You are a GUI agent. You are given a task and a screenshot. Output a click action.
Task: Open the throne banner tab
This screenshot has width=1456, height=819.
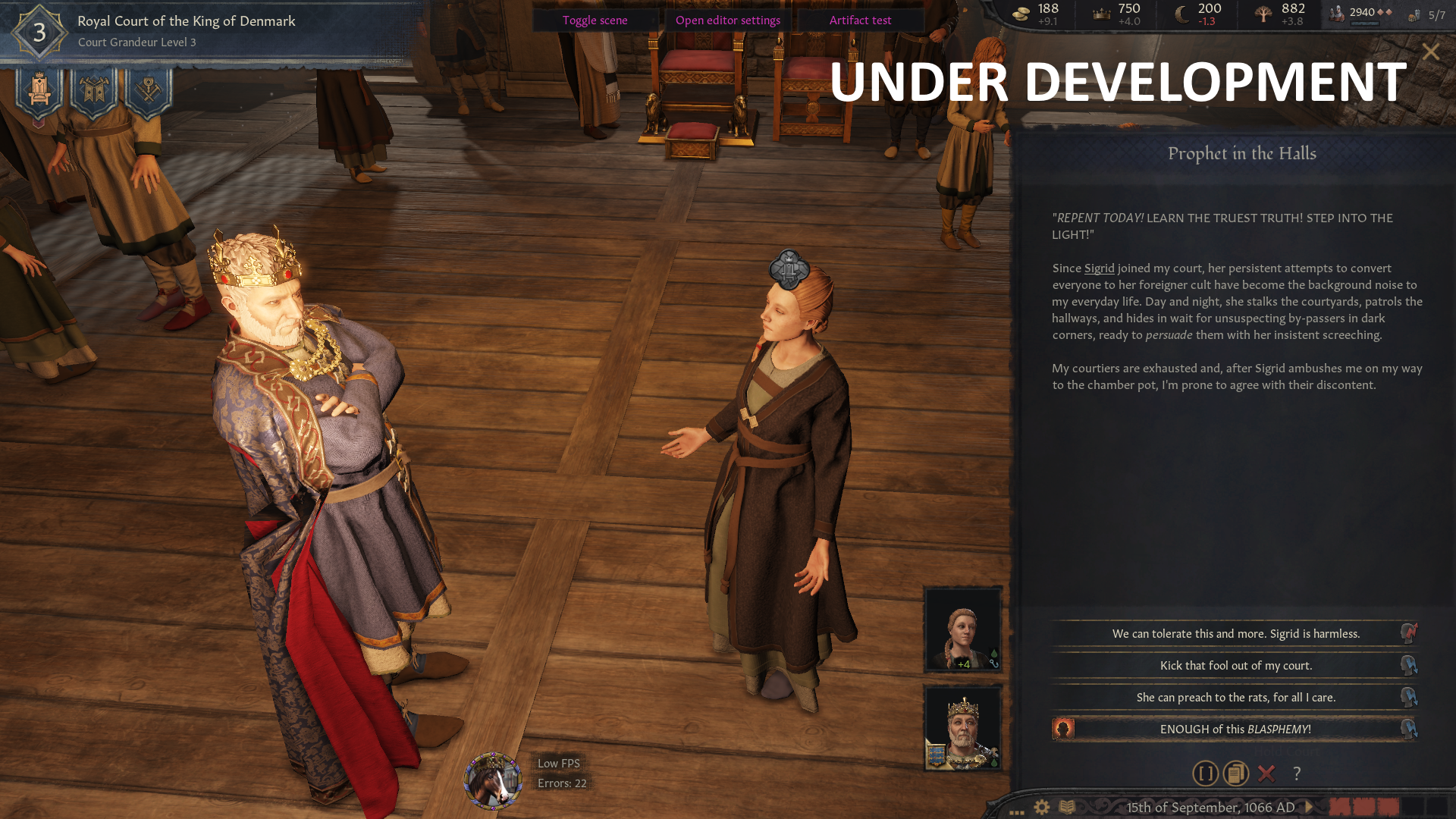(39, 91)
